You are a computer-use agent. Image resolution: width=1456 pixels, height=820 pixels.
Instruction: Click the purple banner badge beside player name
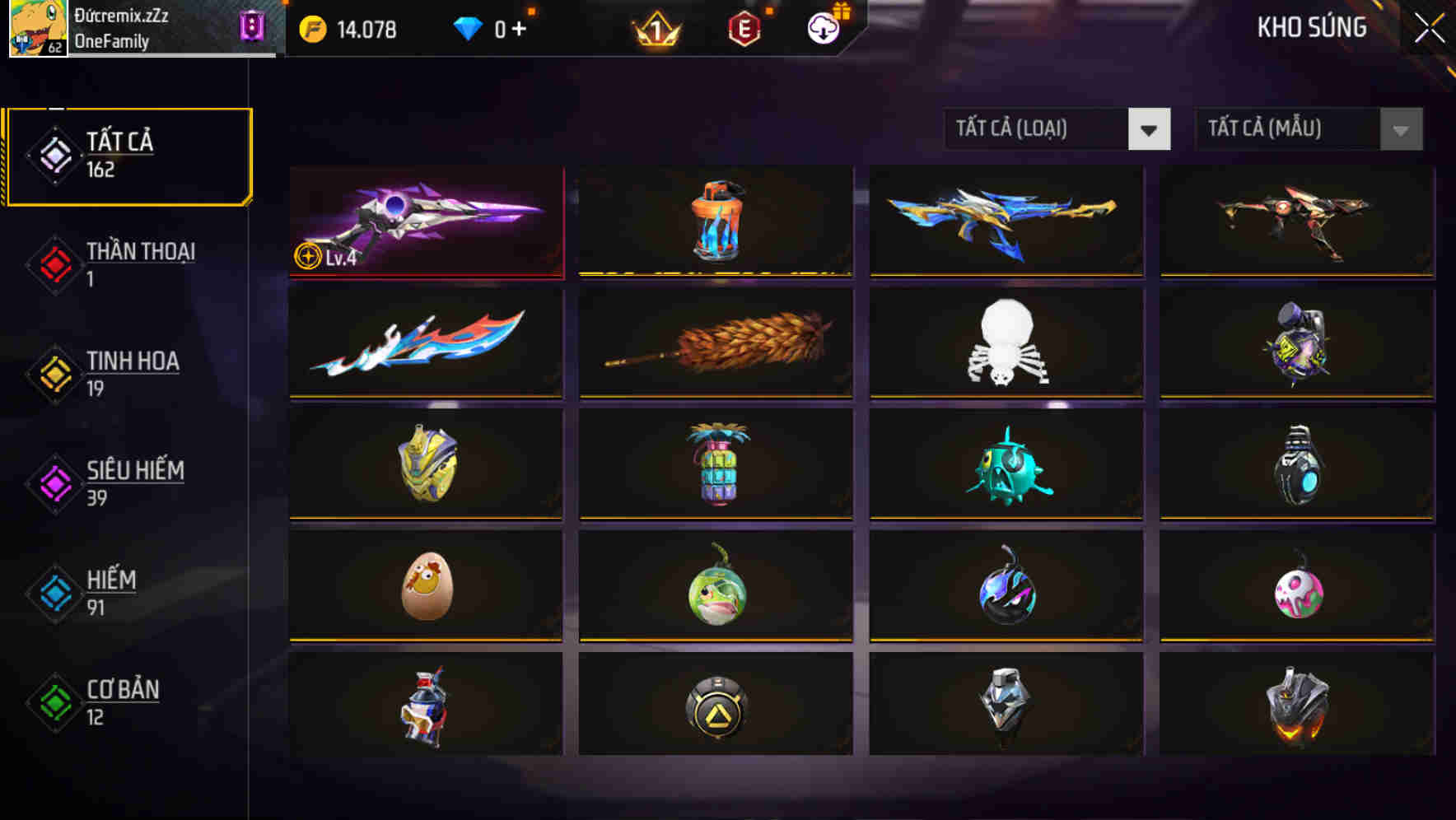click(x=254, y=26)
